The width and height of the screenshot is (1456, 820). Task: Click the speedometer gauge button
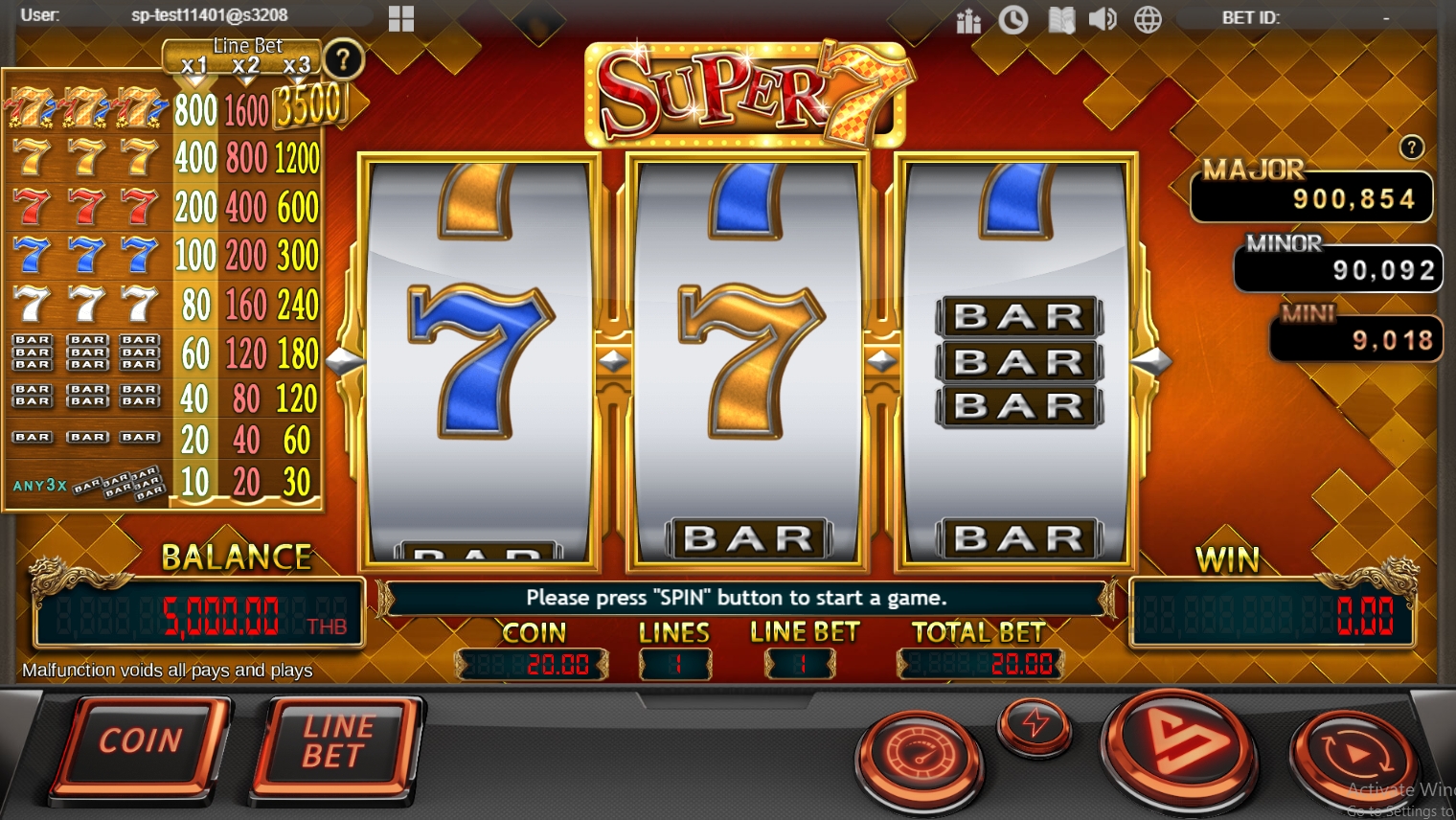point(919,757)
